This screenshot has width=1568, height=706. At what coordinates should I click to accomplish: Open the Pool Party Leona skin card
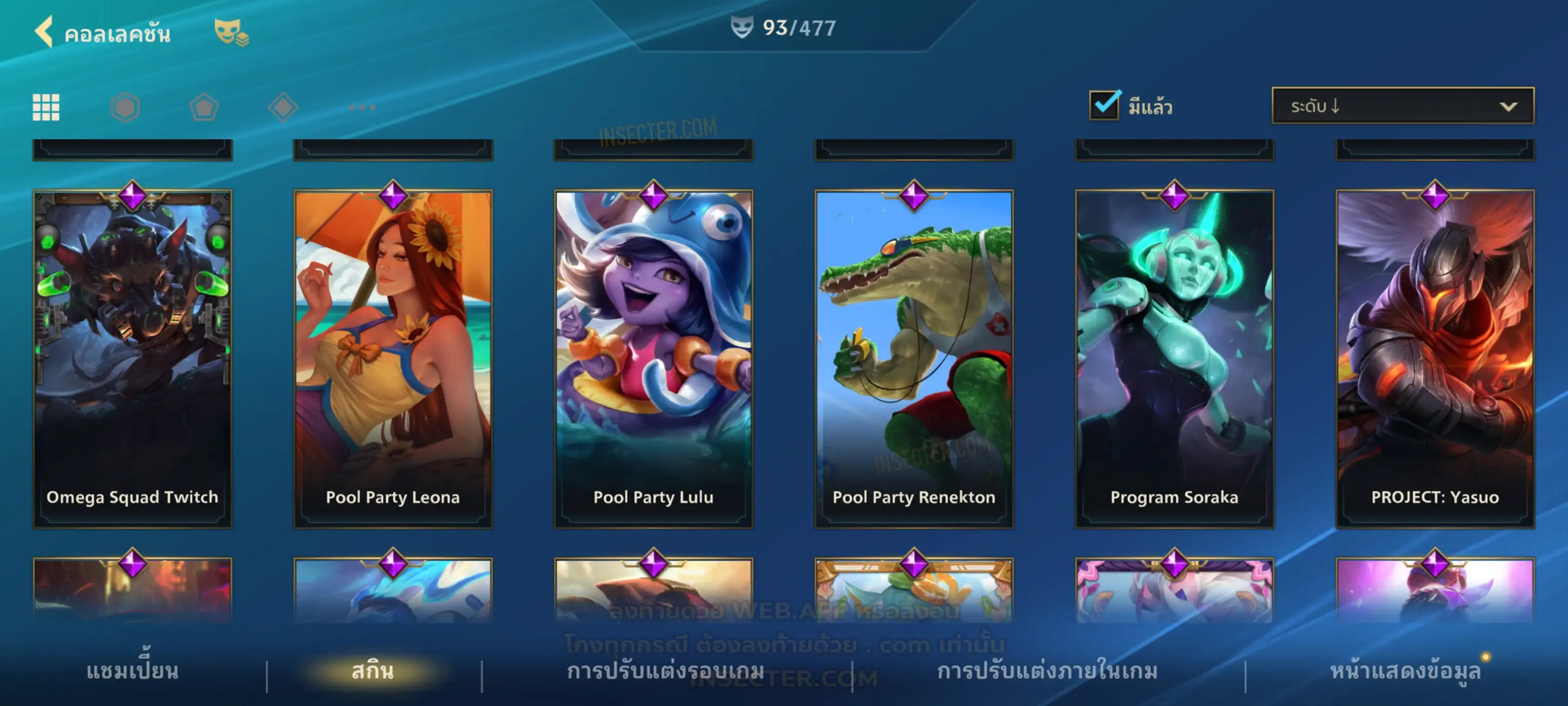tap(393, 358)
